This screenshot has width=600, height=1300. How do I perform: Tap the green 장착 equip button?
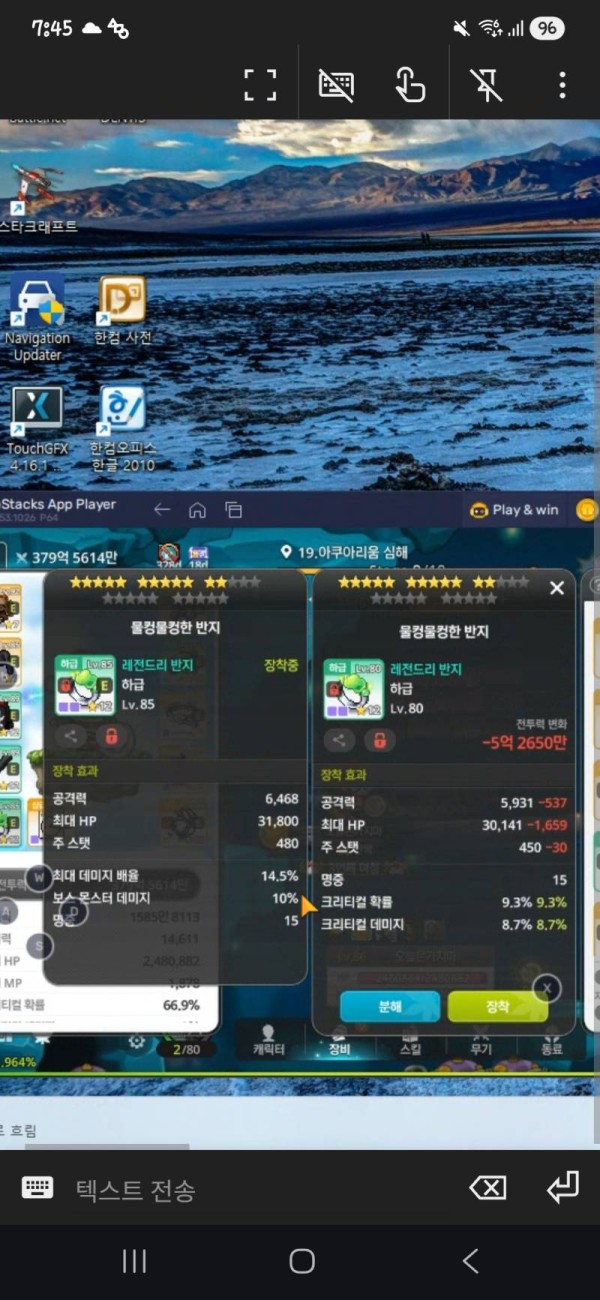click(x=497, y=1006)
